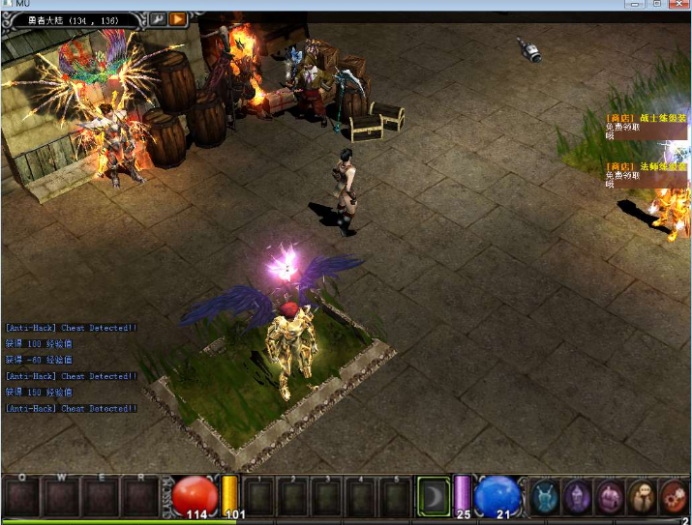692x525 pixels.
Task: Select the E potion hotkey slot
Action: 100,496
